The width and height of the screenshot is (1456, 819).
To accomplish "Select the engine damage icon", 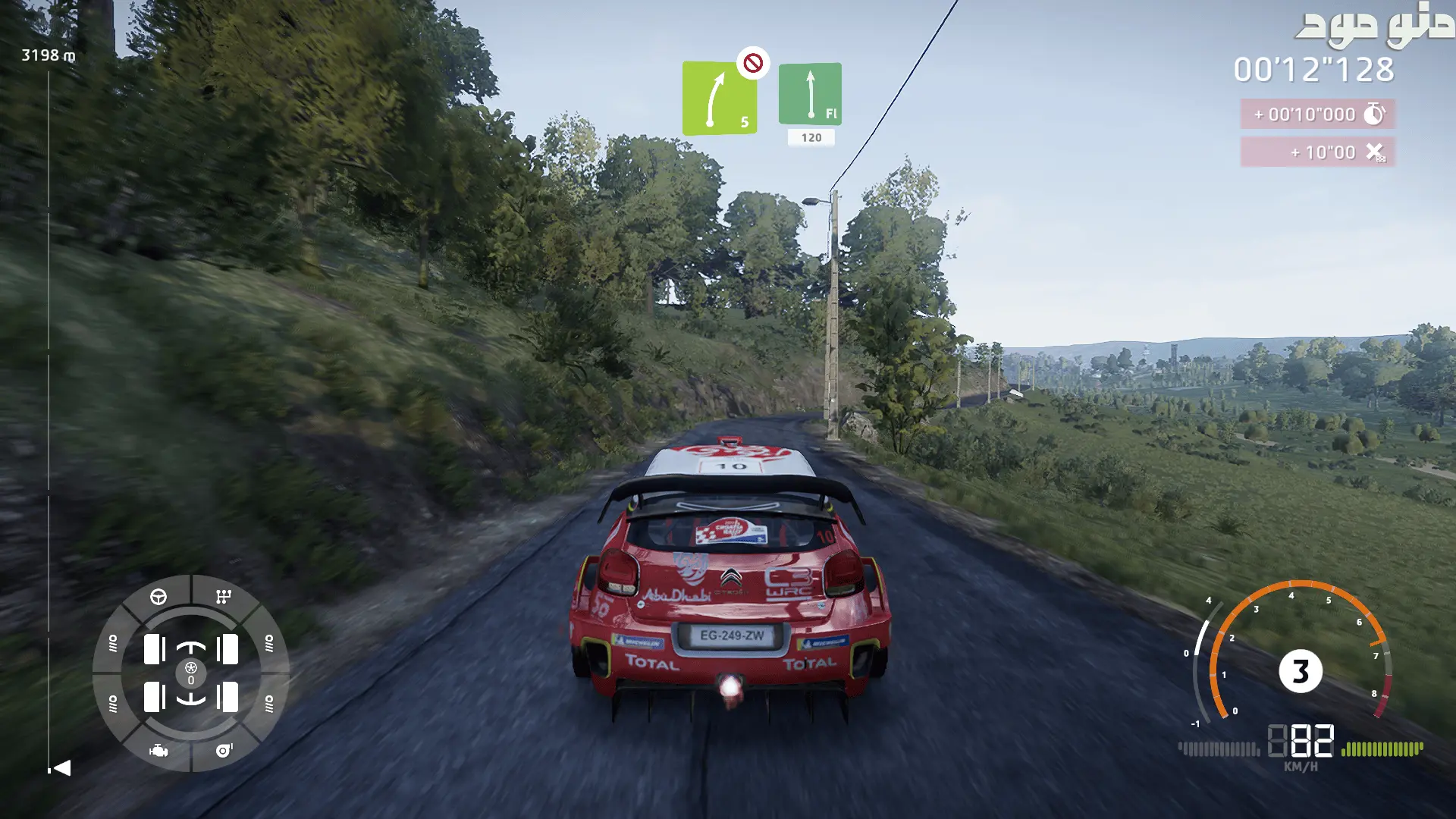I will pos(158,751).
